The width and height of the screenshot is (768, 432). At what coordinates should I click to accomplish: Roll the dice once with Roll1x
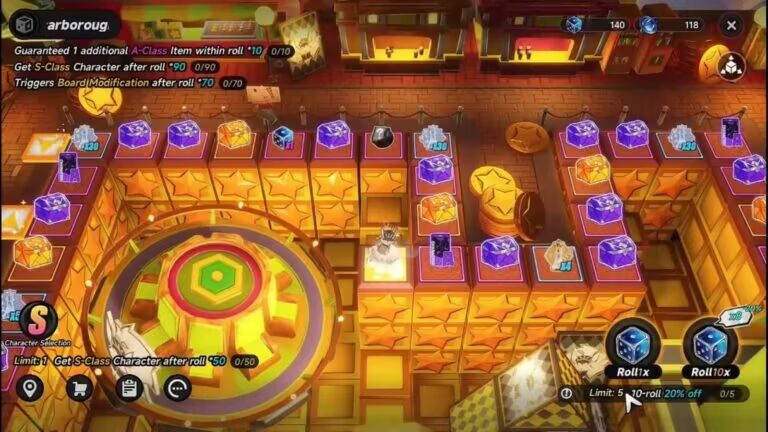631,349
